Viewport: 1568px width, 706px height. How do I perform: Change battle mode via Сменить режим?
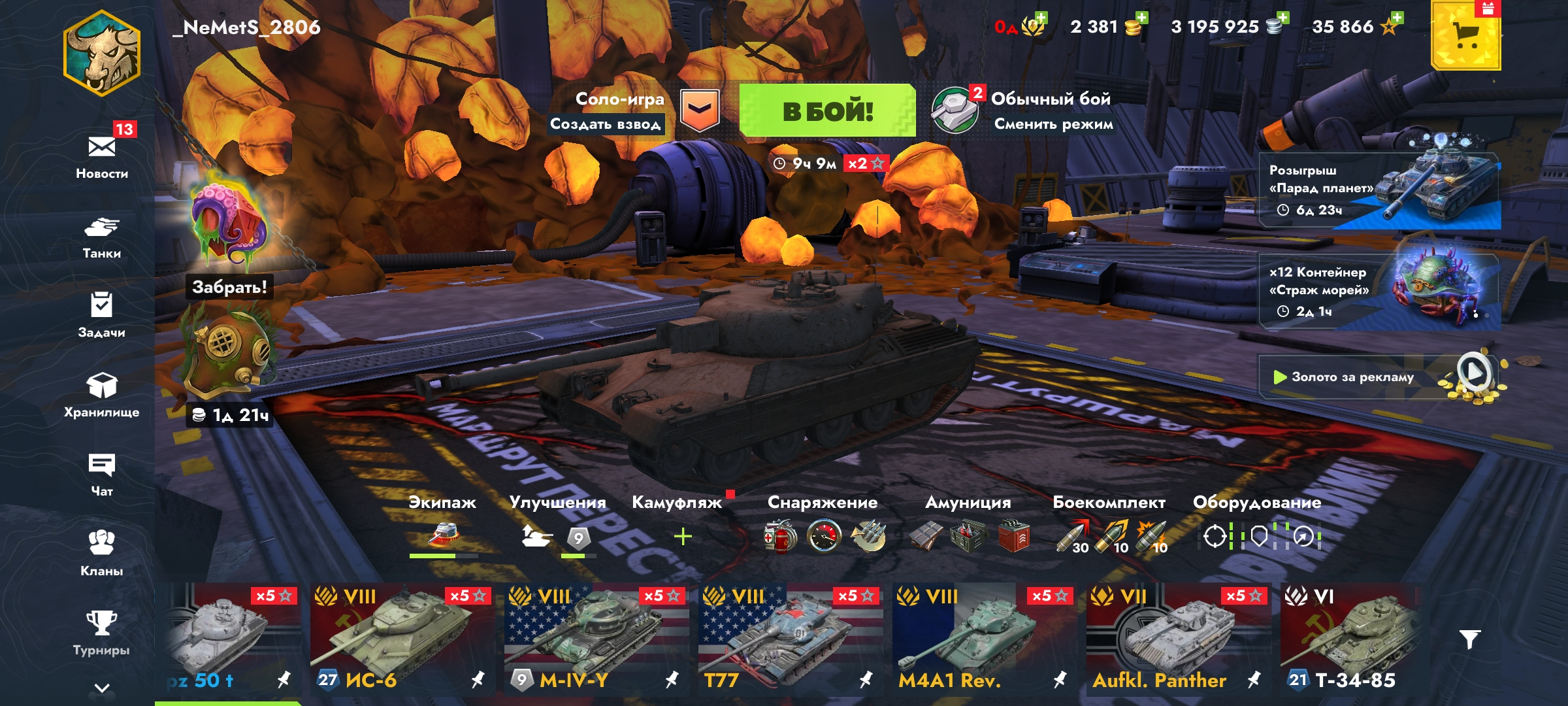click(1053, 124)
